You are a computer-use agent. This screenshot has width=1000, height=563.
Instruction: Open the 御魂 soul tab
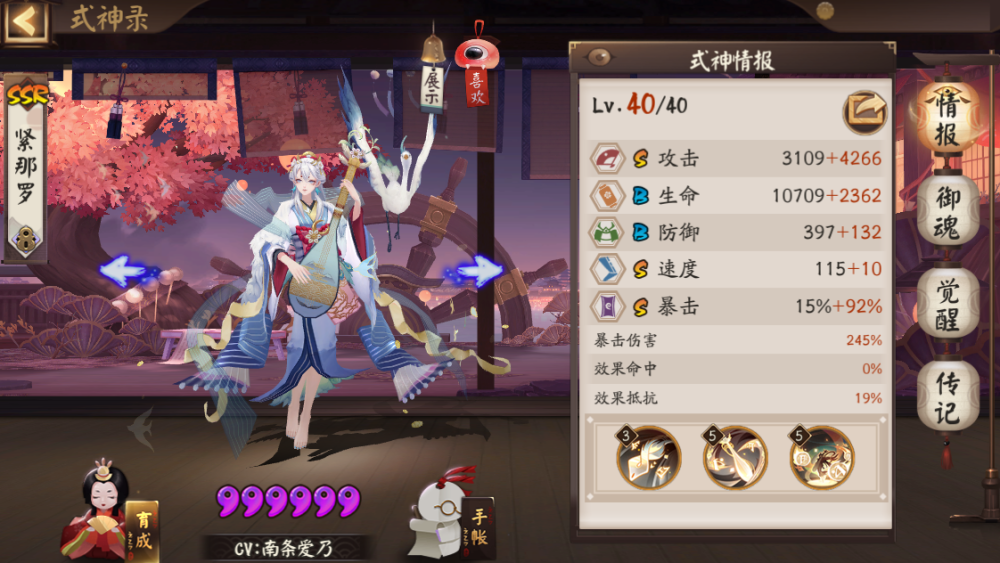(x=948, y=210)
